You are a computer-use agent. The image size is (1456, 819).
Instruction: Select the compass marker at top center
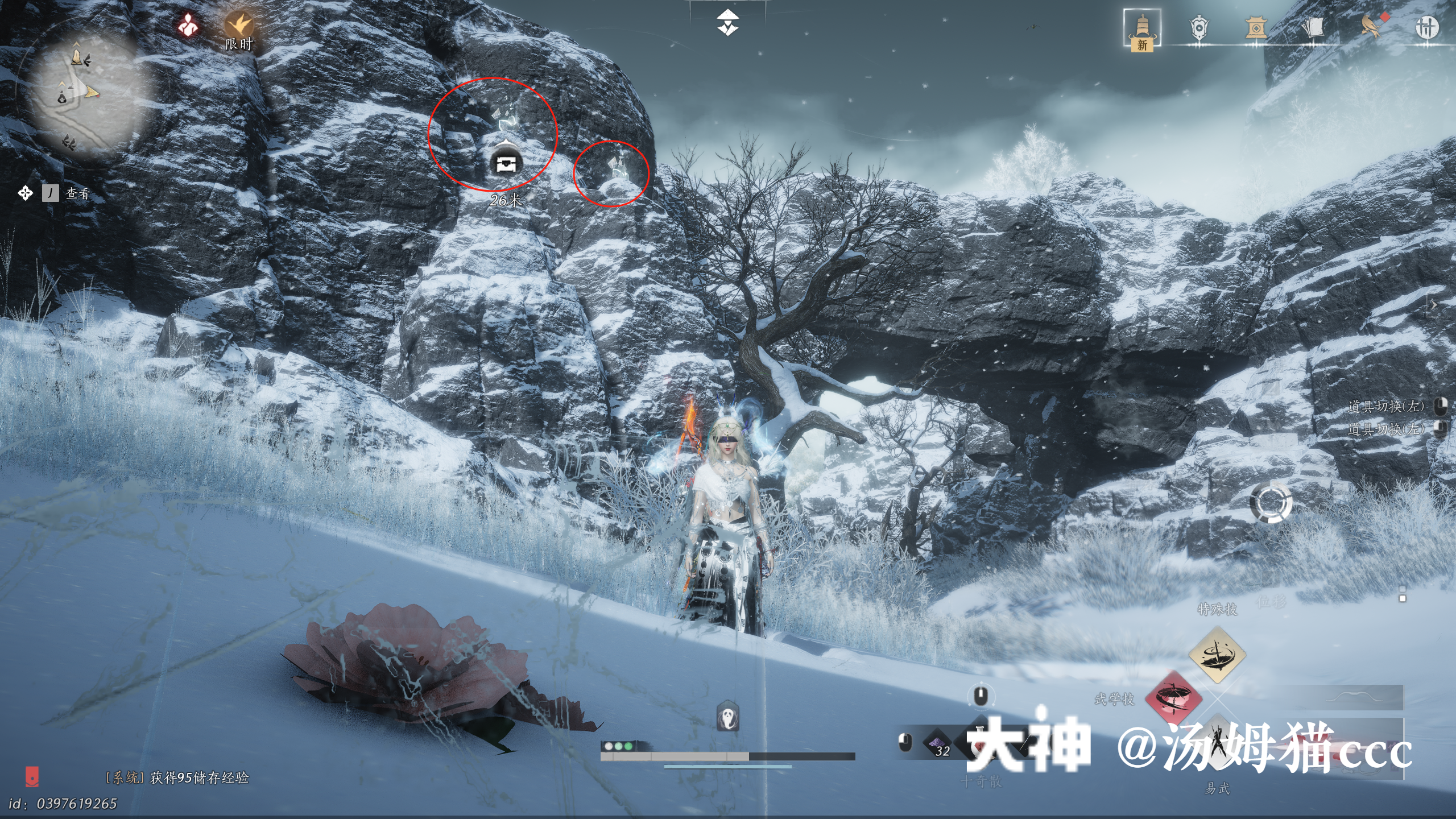point(727,23)
